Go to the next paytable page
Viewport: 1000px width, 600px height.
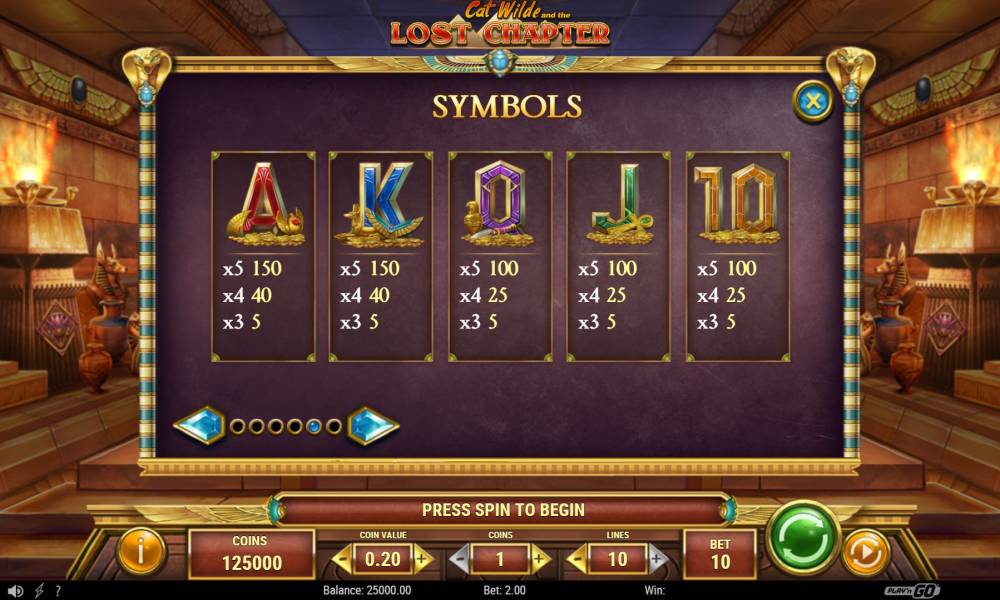pos(373,426)
